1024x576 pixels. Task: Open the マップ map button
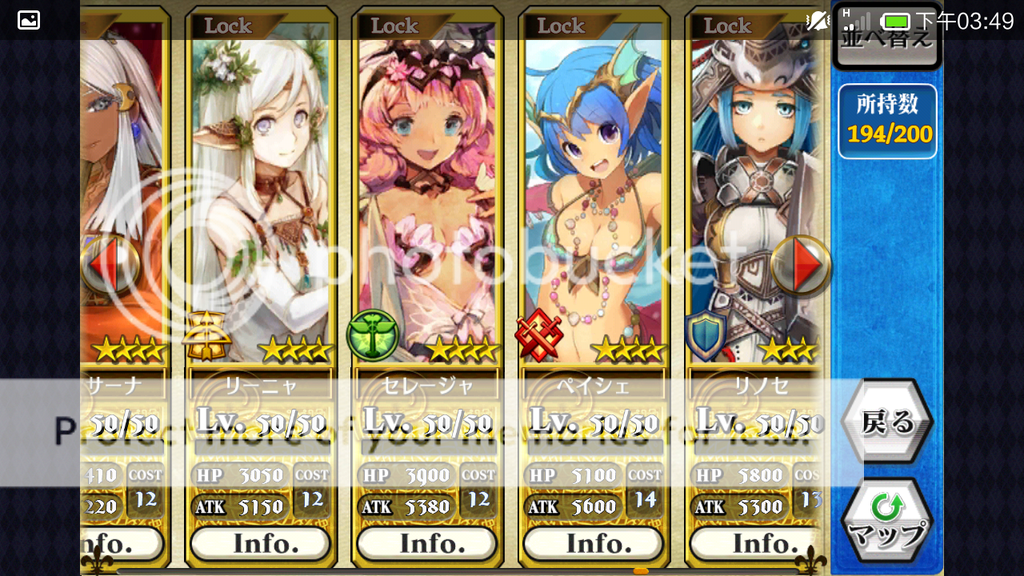pyautogui.click(x=887, y=522)
